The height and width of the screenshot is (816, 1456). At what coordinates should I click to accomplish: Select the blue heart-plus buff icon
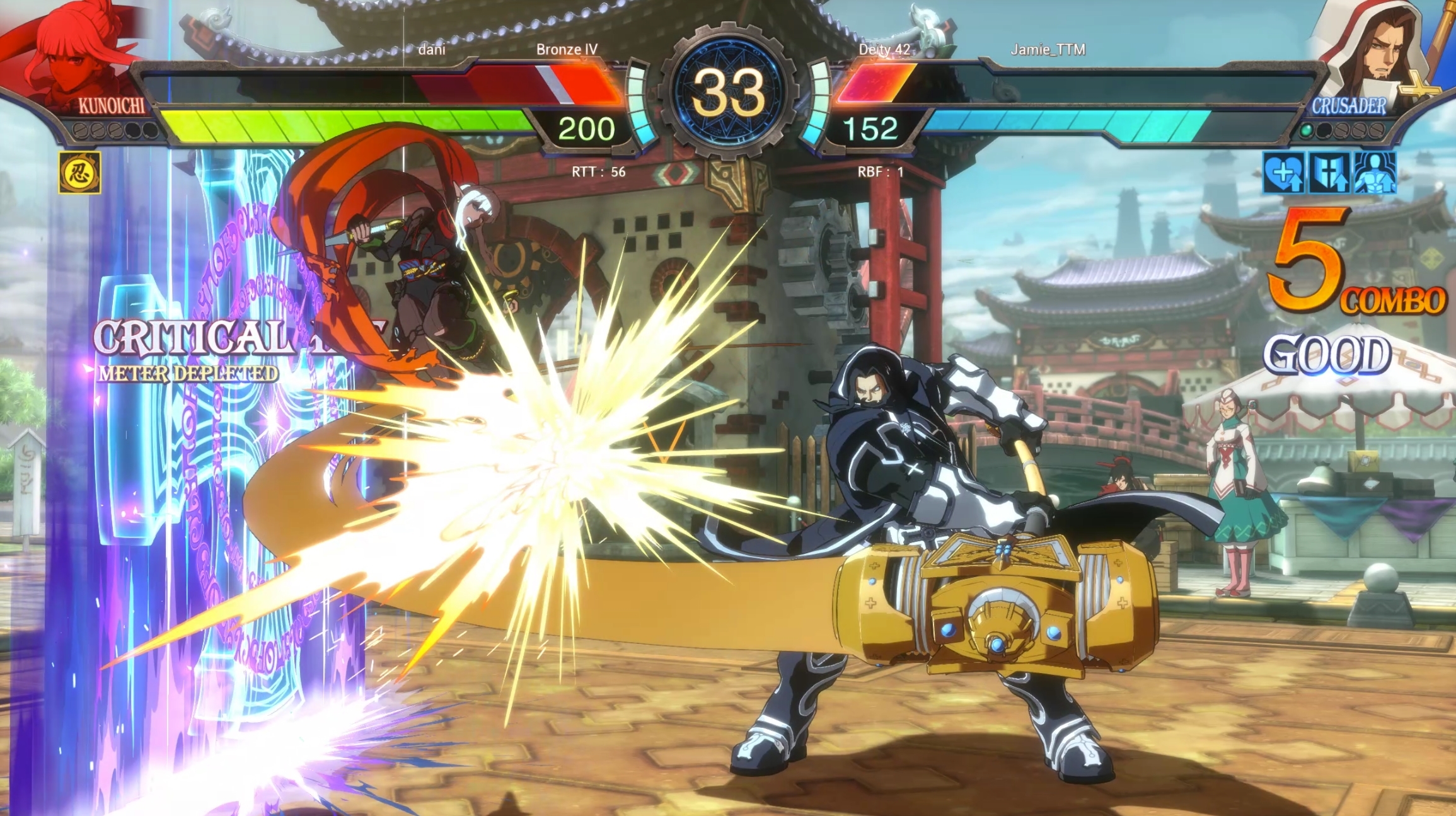[1283, 172]
